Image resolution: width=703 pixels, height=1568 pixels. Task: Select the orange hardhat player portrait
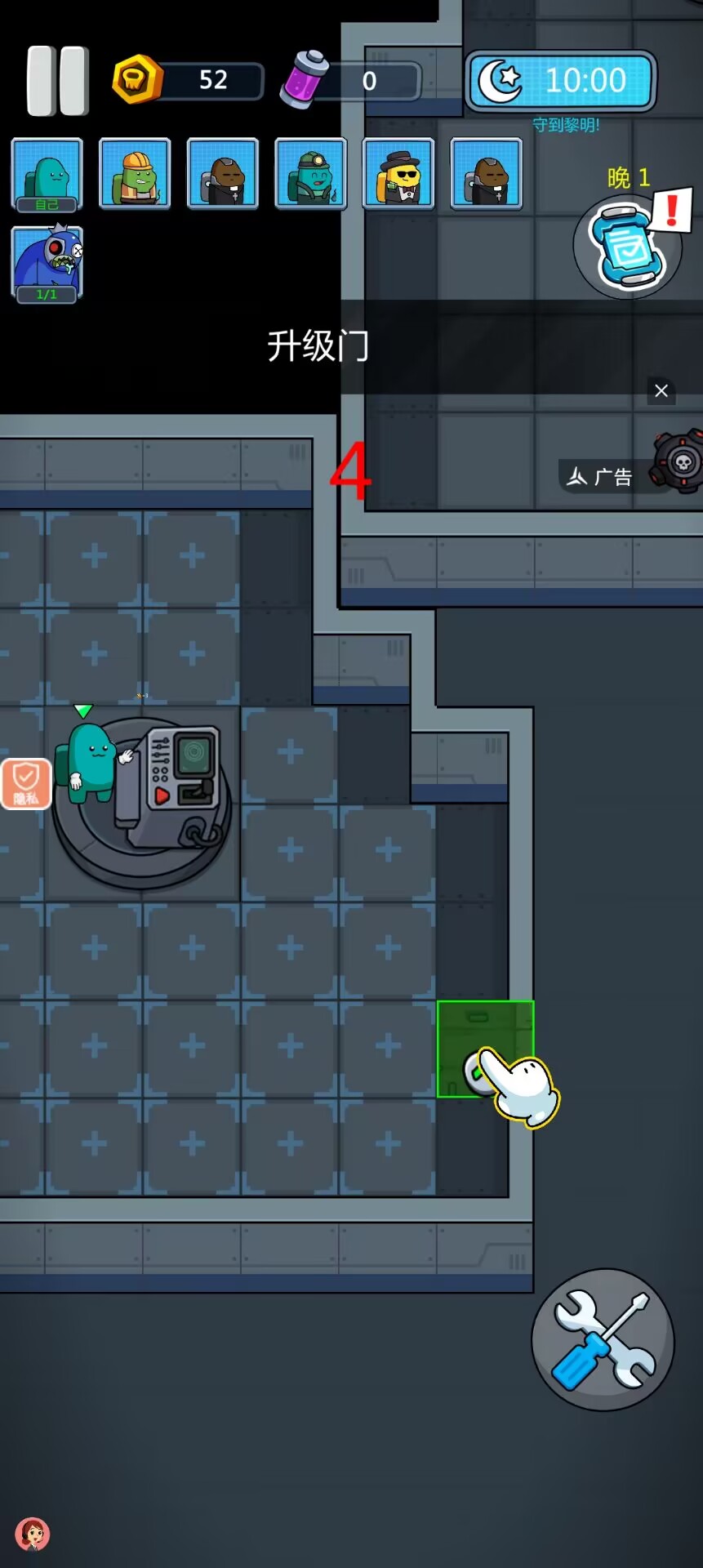135,174
